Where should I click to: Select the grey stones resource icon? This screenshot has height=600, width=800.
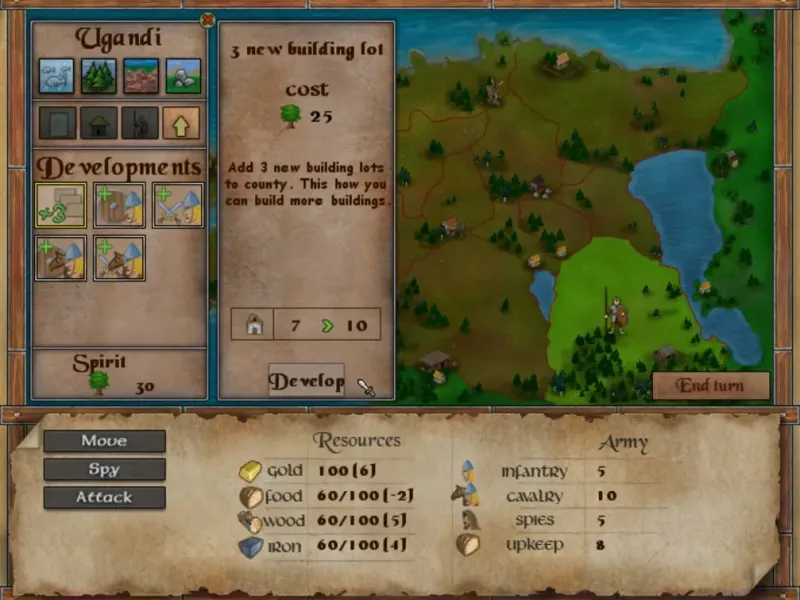tap(183, 75)
